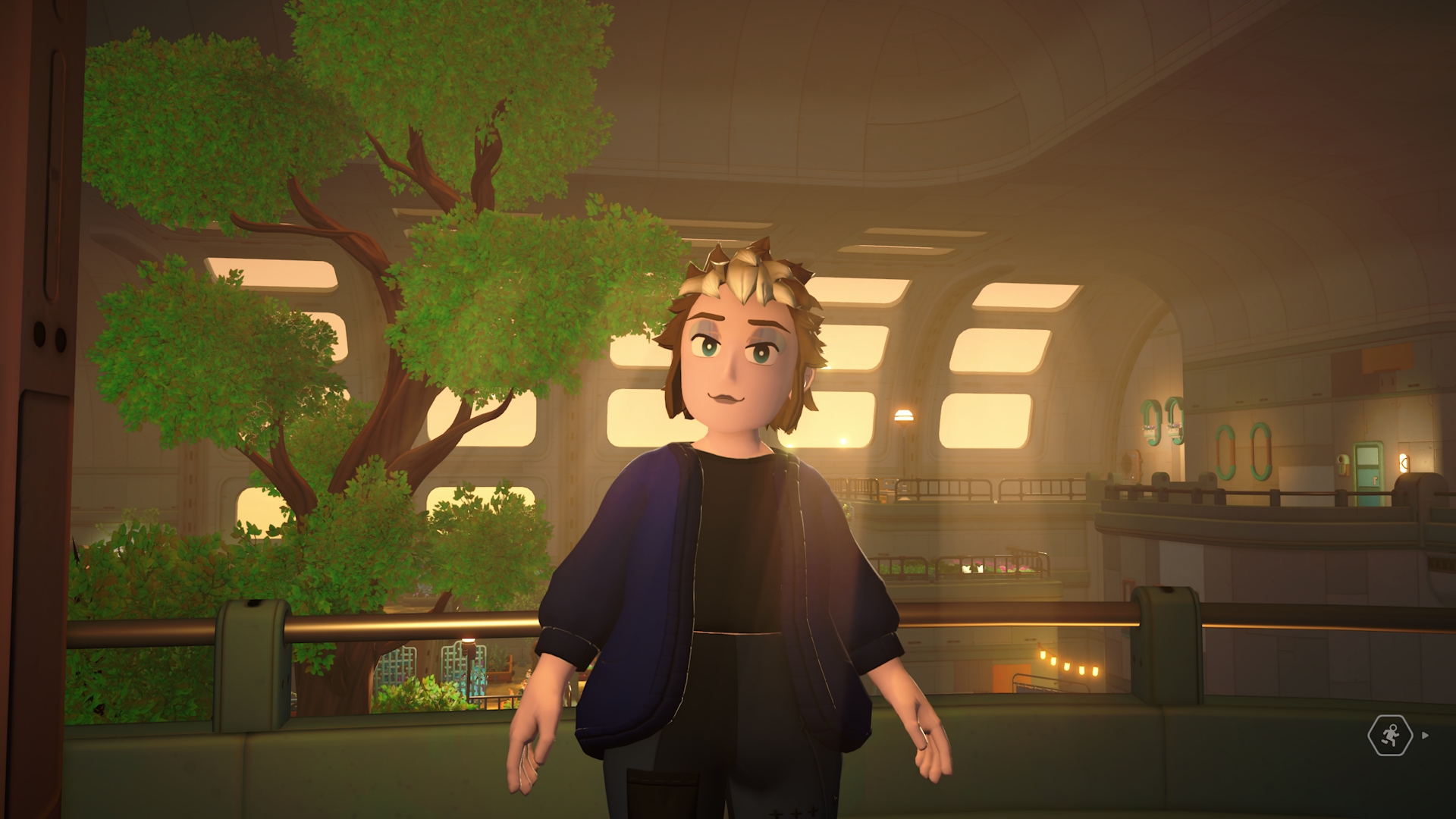Click the hexagonal running astronaut icon
Screen dimensions: 1456x819
click(x=1389, y=735)
